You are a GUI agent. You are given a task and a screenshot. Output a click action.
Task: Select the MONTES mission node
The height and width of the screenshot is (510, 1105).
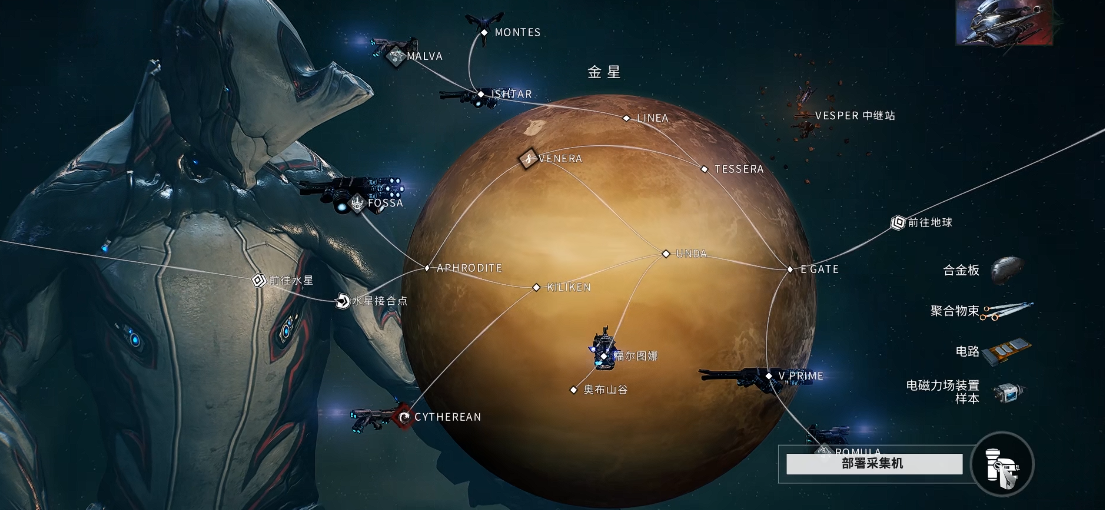[x=485, y=33]
